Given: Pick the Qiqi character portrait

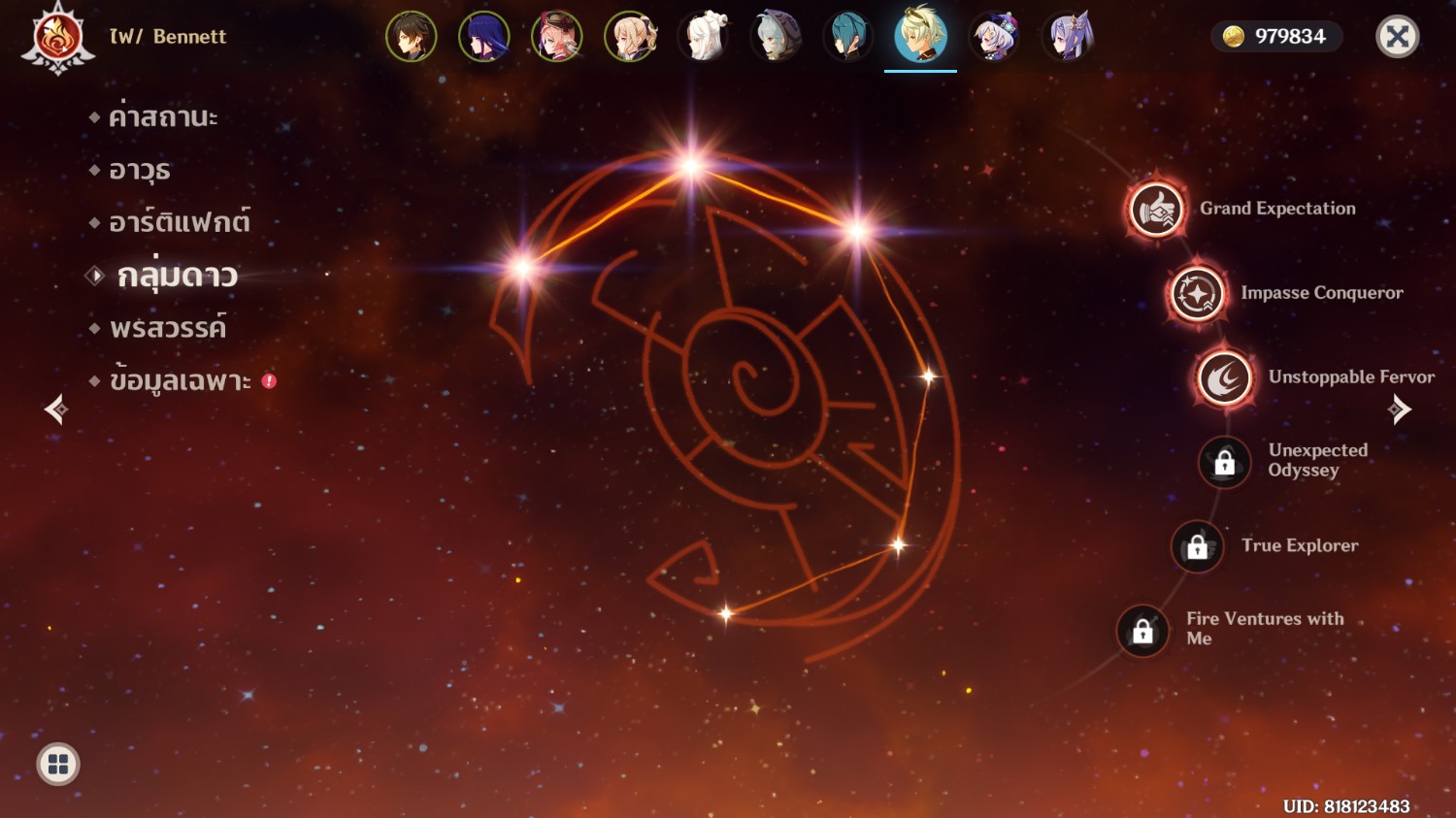Looking at the screenshot, I should [994, 37].
